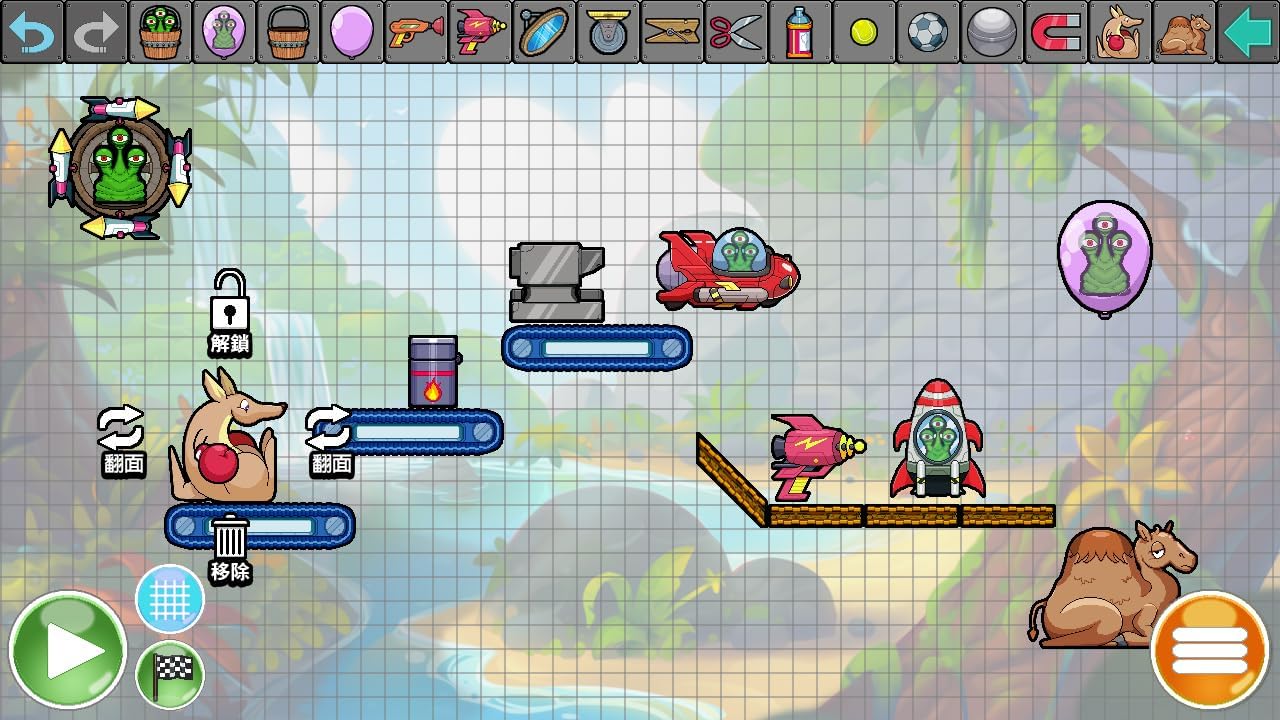Redo the last change
This screenshot has height=720, width=1280.
[96, 30]
